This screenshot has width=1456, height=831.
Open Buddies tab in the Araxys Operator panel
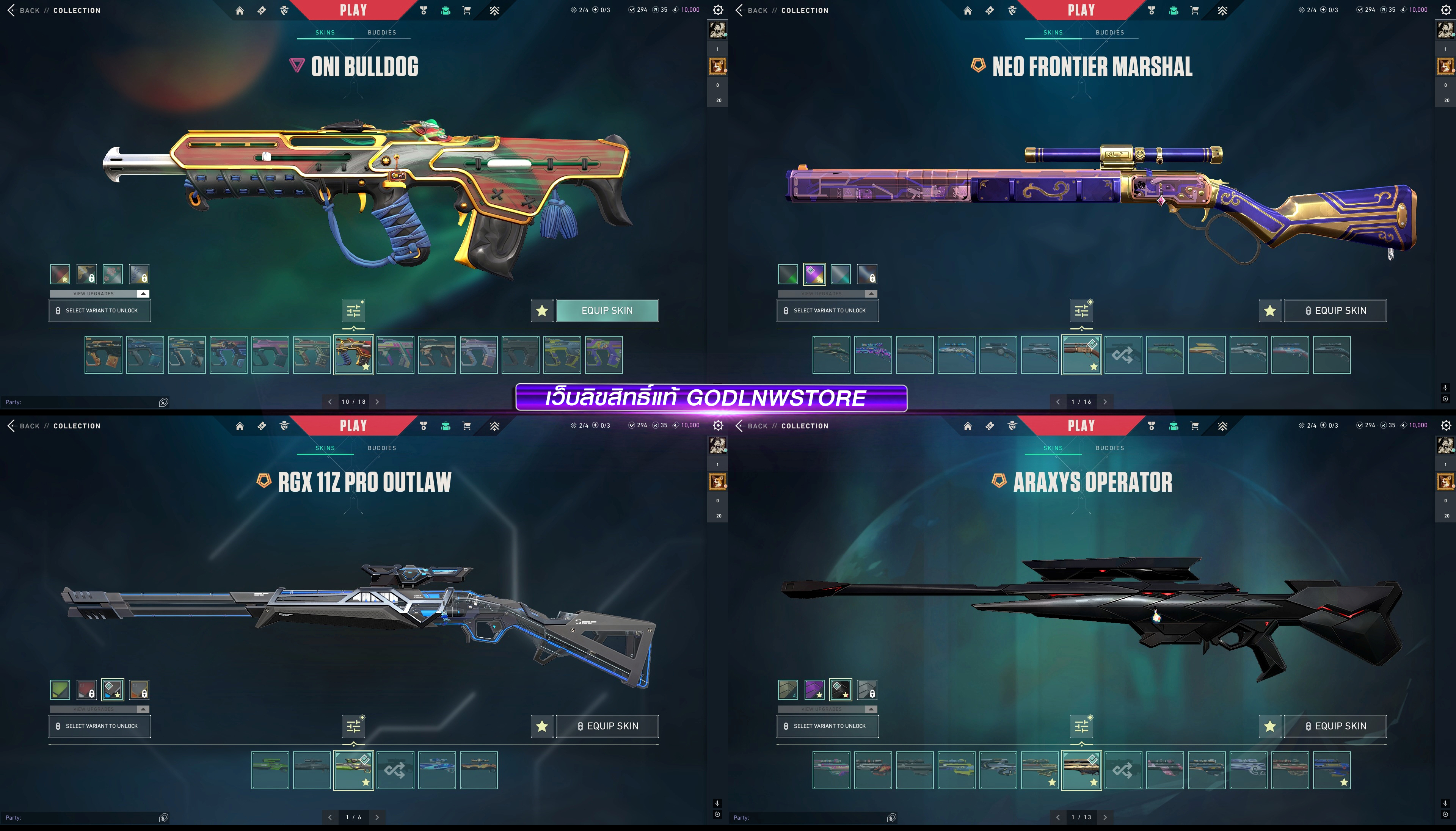tap(1109, 448)
